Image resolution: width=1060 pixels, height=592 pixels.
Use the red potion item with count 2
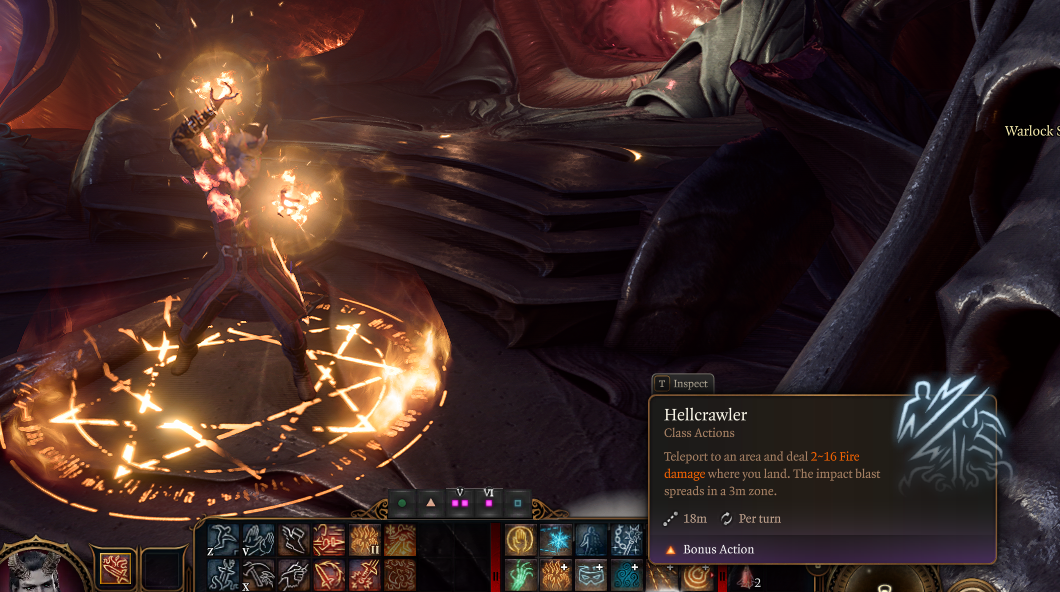(x=745, y=577)
